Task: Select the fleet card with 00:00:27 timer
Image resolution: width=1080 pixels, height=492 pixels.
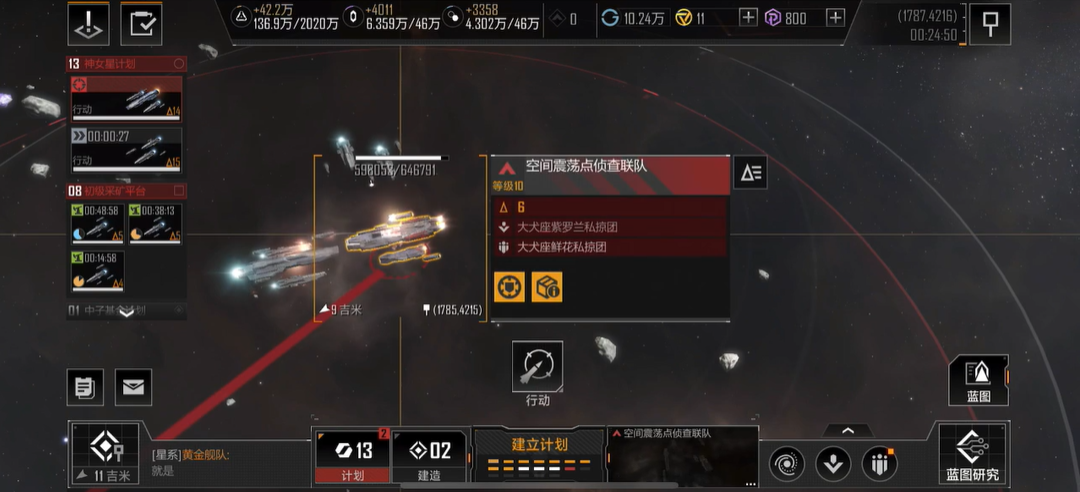Action: (126, 148)
